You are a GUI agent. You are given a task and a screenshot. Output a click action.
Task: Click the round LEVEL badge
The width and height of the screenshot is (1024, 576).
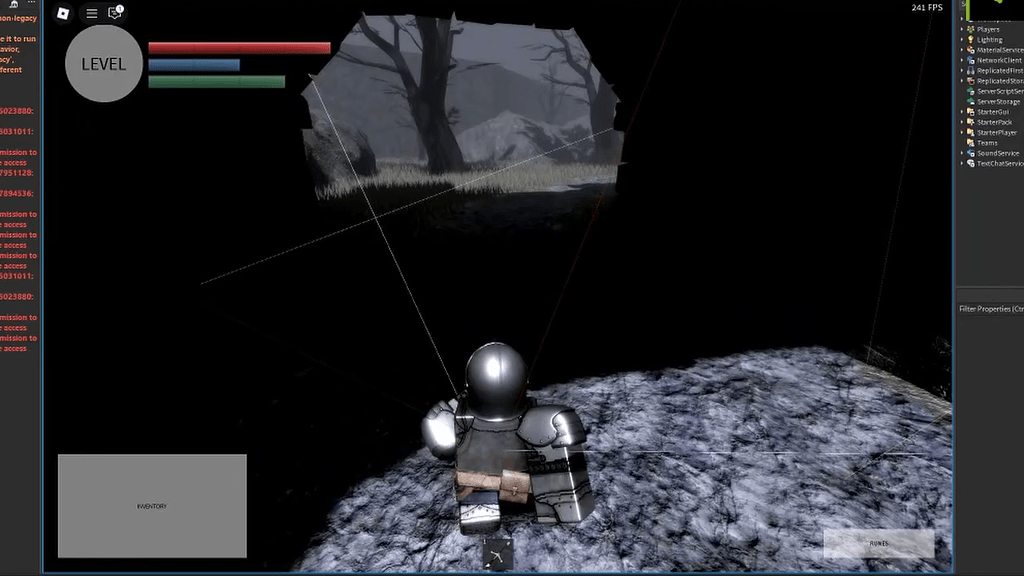[x=103, y=64]
